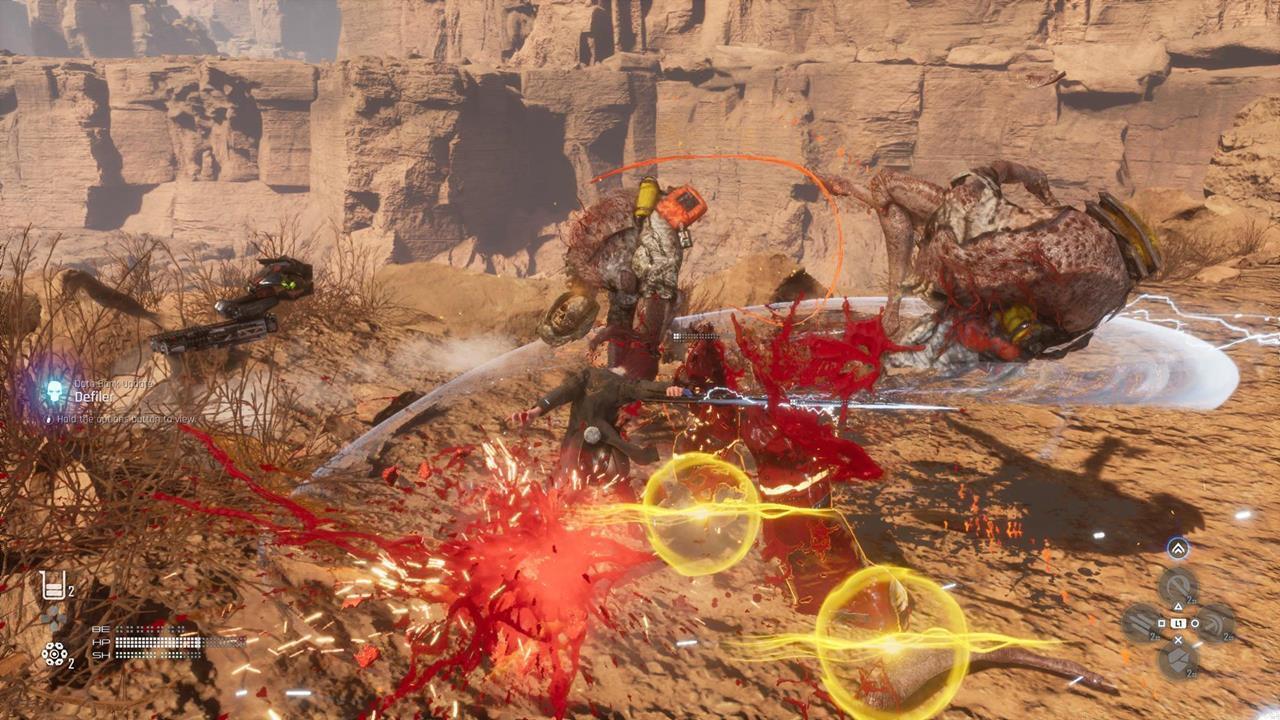
Task: Click the item count '2' beside the potion
Action: (71, 591)
